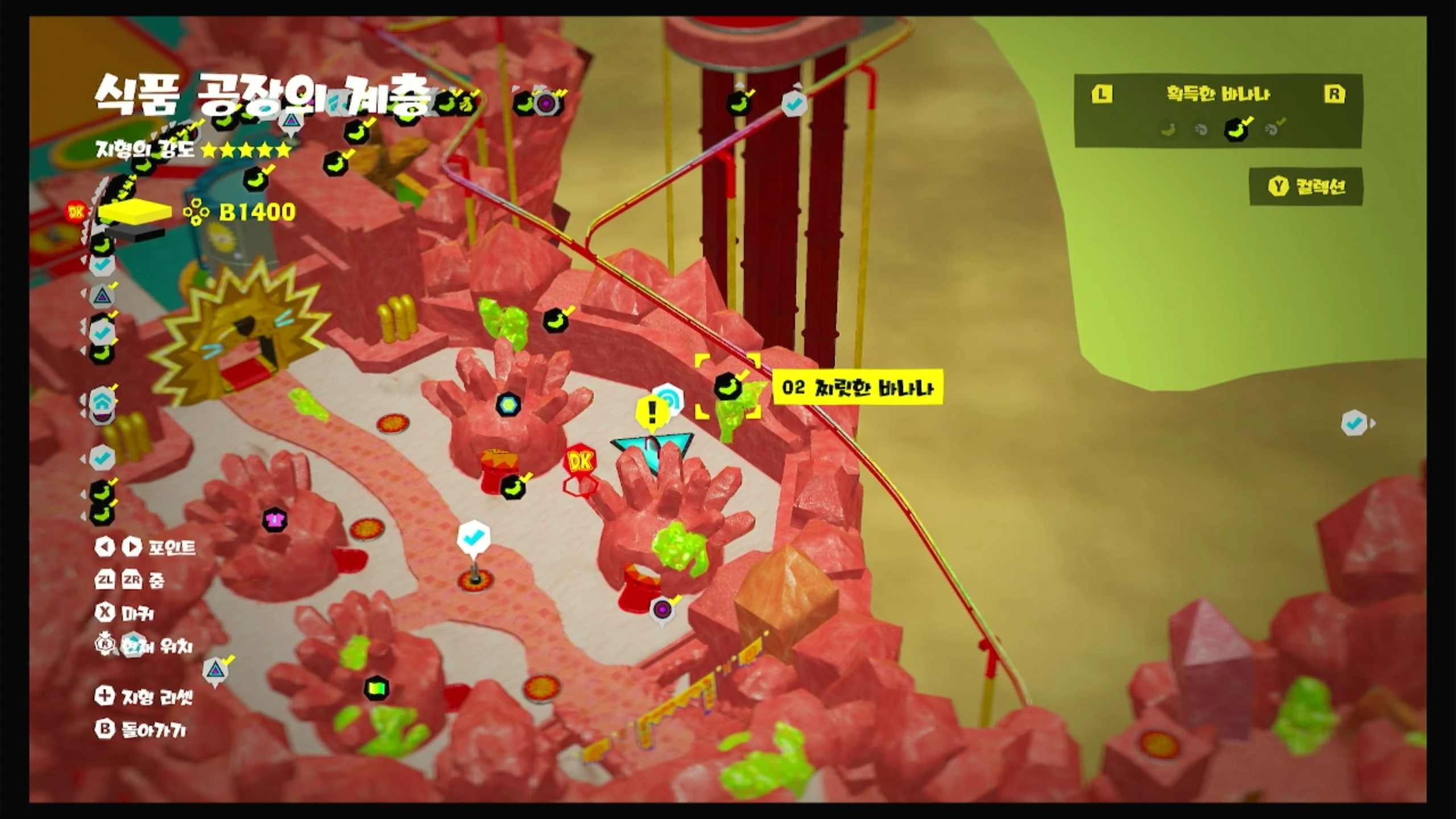Image resolution: width=1456 pixels, height=819 pixels.
Task: Select the pink shirt shop marker
Action: click(x=275, y=520)
